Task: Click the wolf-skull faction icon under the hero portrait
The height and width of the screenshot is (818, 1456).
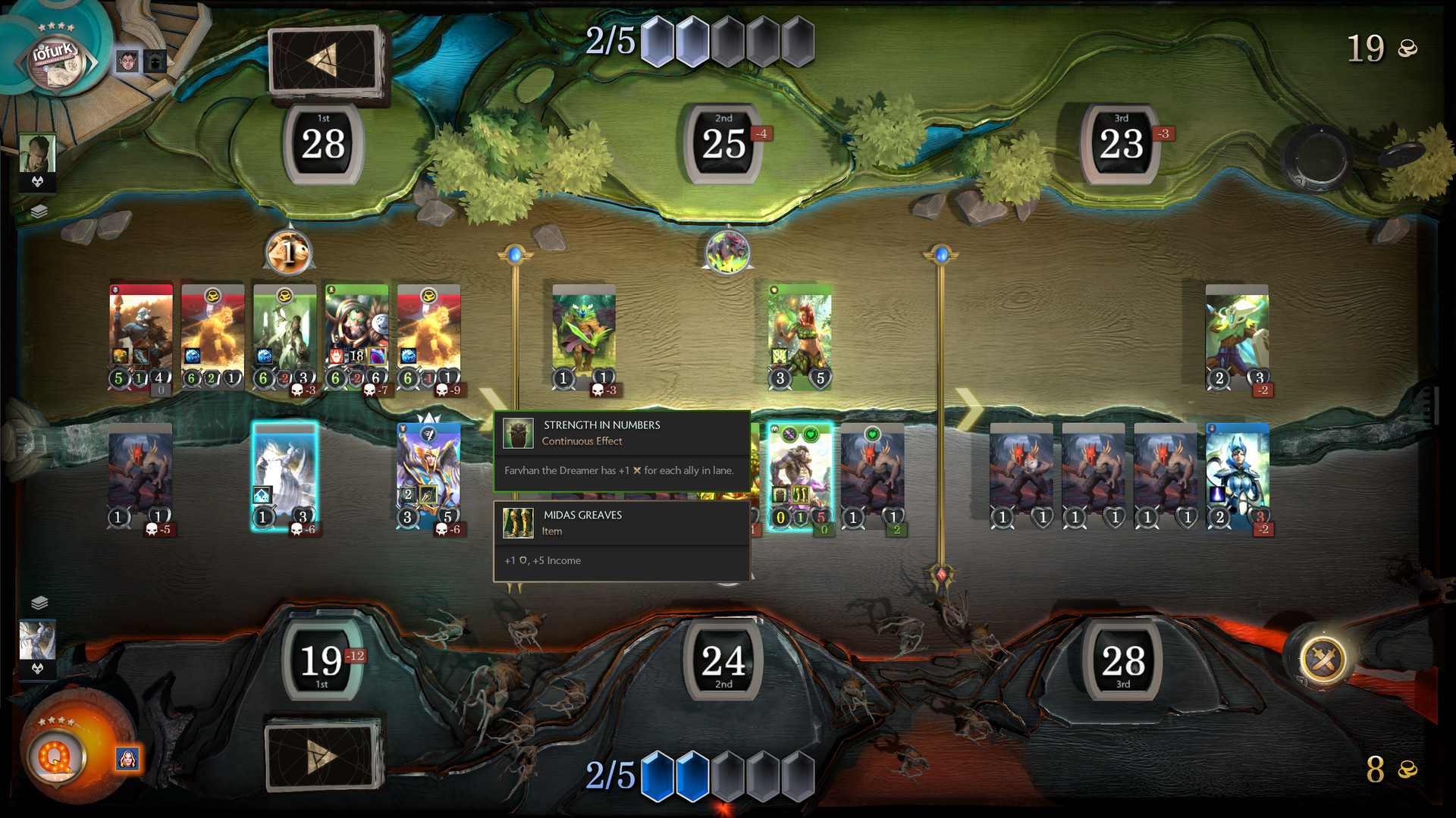Action: (38, 181)
